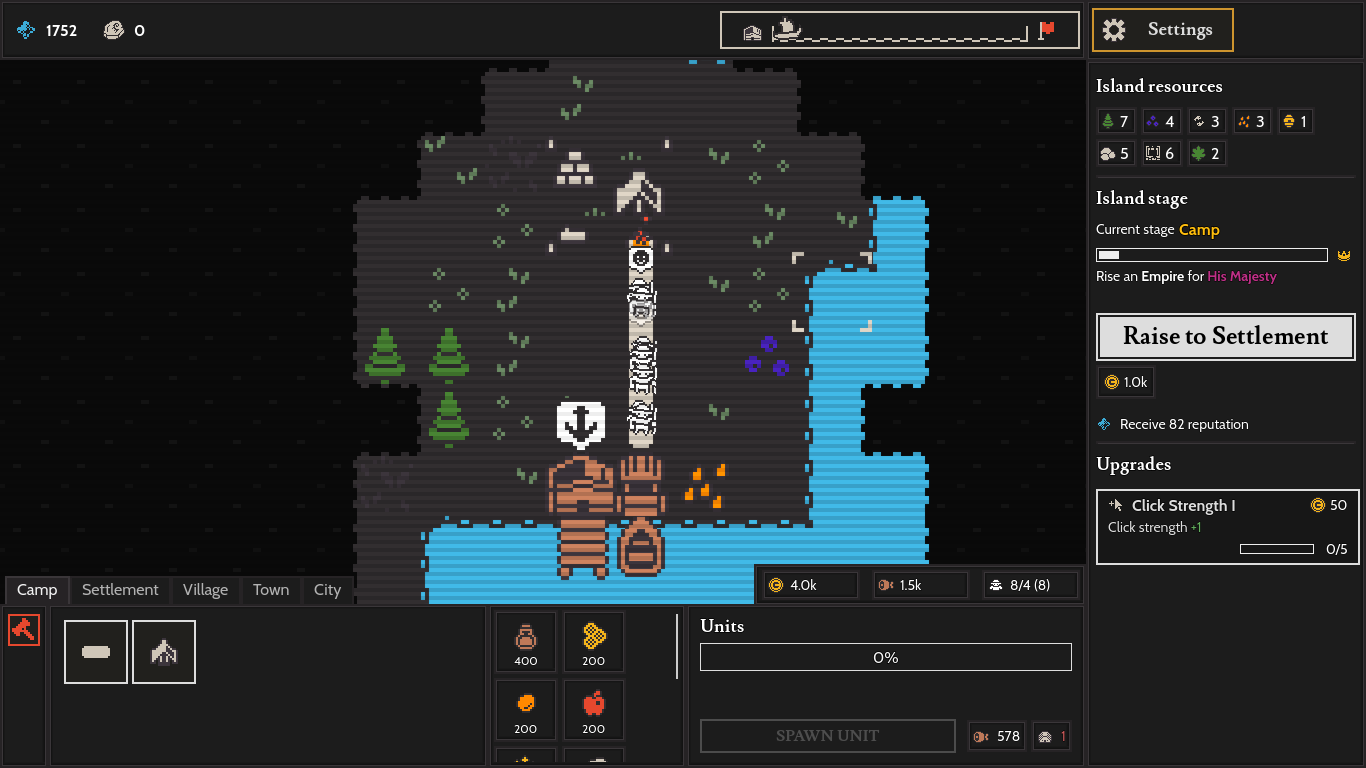This screenshot has height=768, width=1366.
Task: Click the beehive resource icon showing 1
Action: pos(1295,120)
